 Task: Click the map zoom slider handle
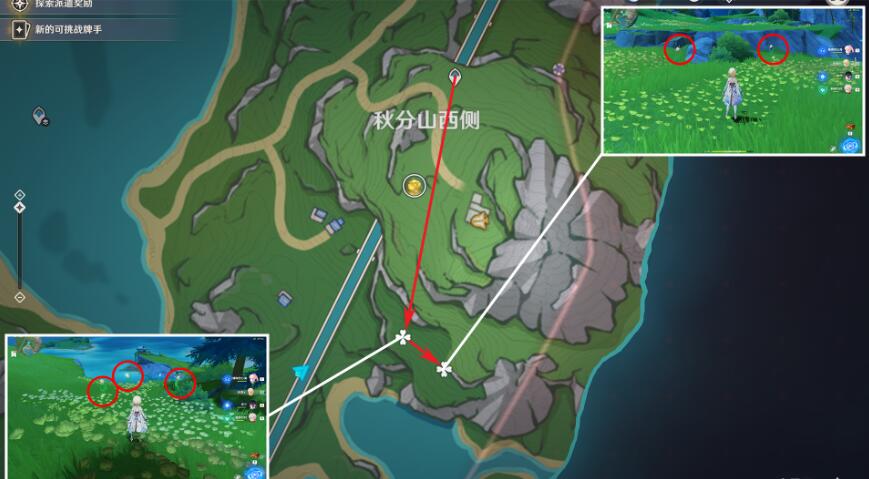tap(20, 208)
